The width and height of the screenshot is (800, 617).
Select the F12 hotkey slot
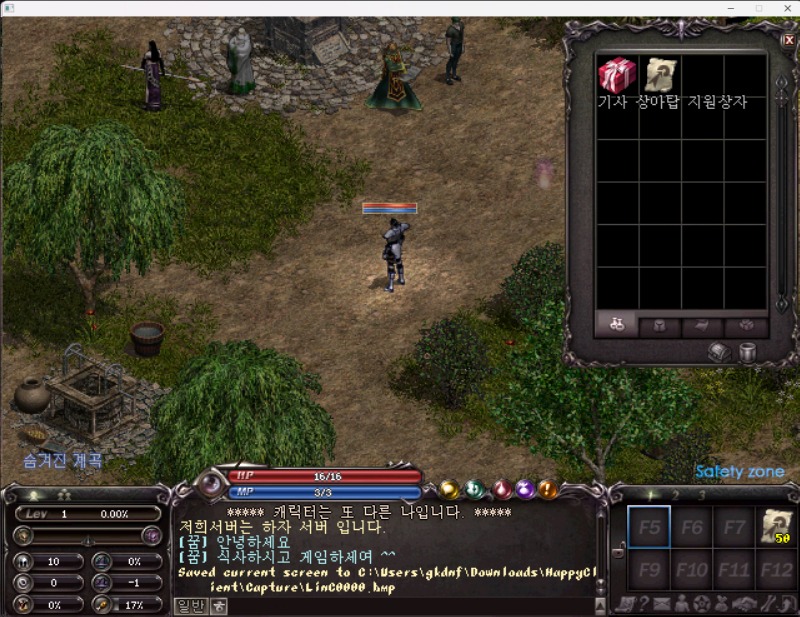click(x=776, y=570)
